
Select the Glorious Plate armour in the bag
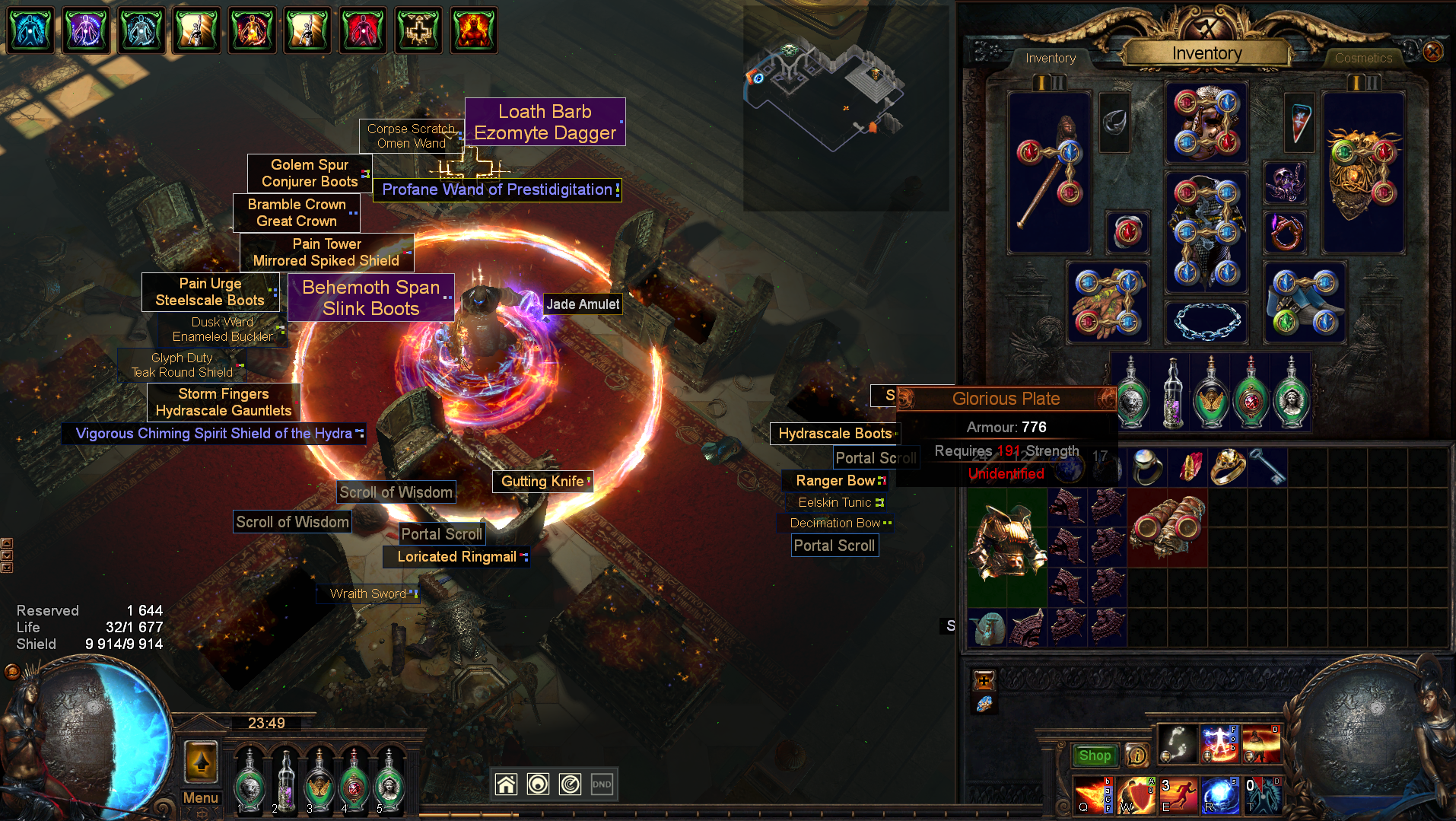click(x=1006, y=547)
